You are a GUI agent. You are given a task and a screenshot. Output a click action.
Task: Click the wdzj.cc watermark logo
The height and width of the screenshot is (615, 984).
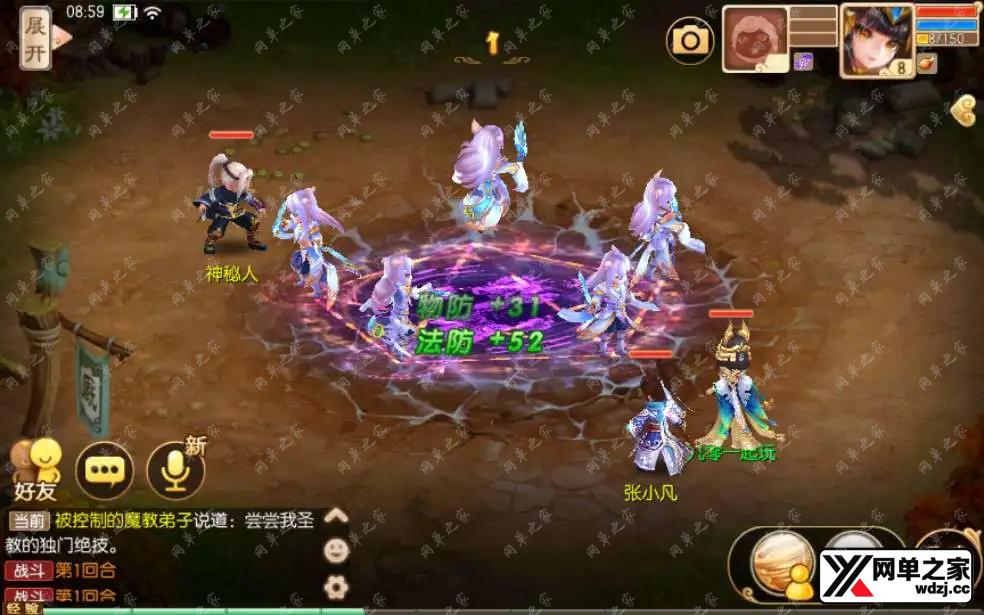tap(895, 574)
